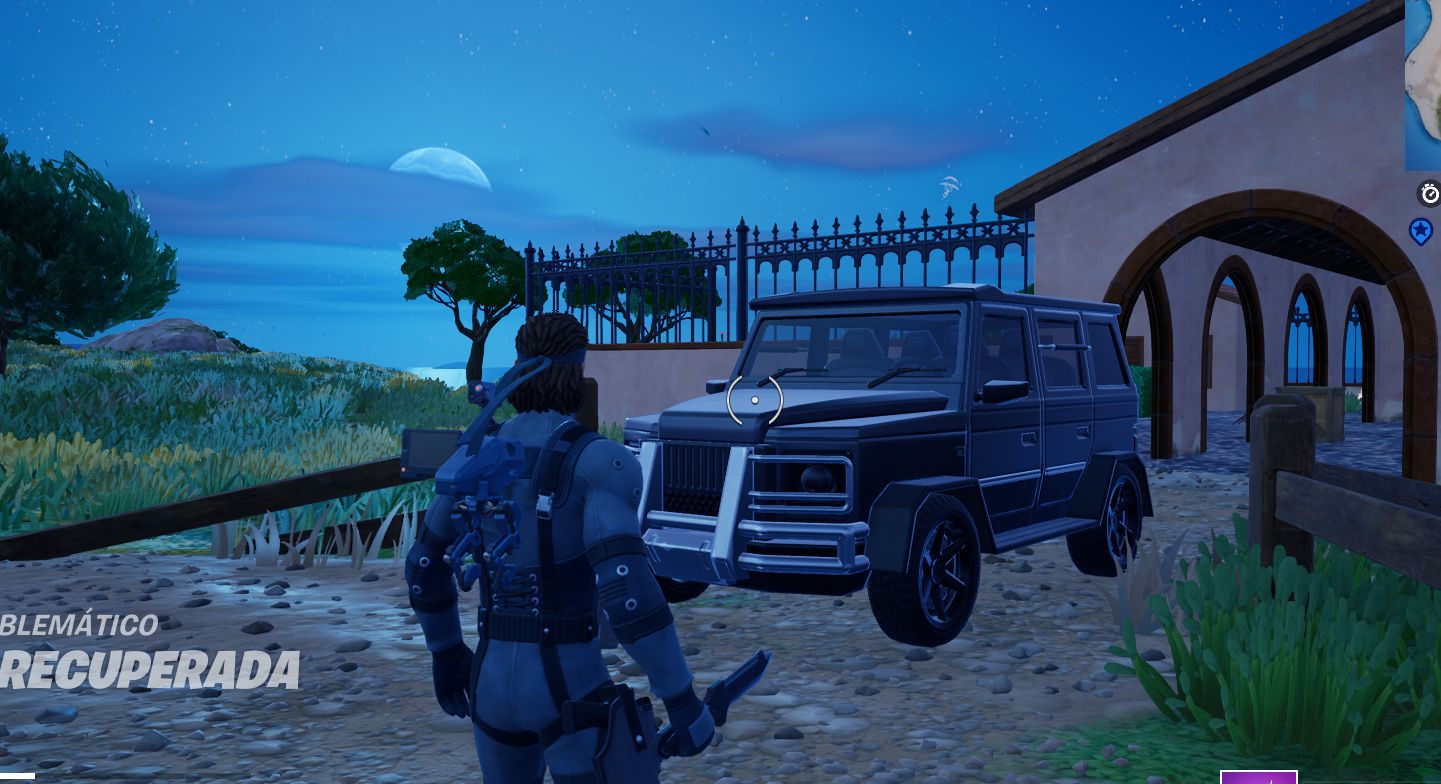
Task: Click the interaction reticle on the SUV hood
Action: pyautogui.click(x=753, y=399)
